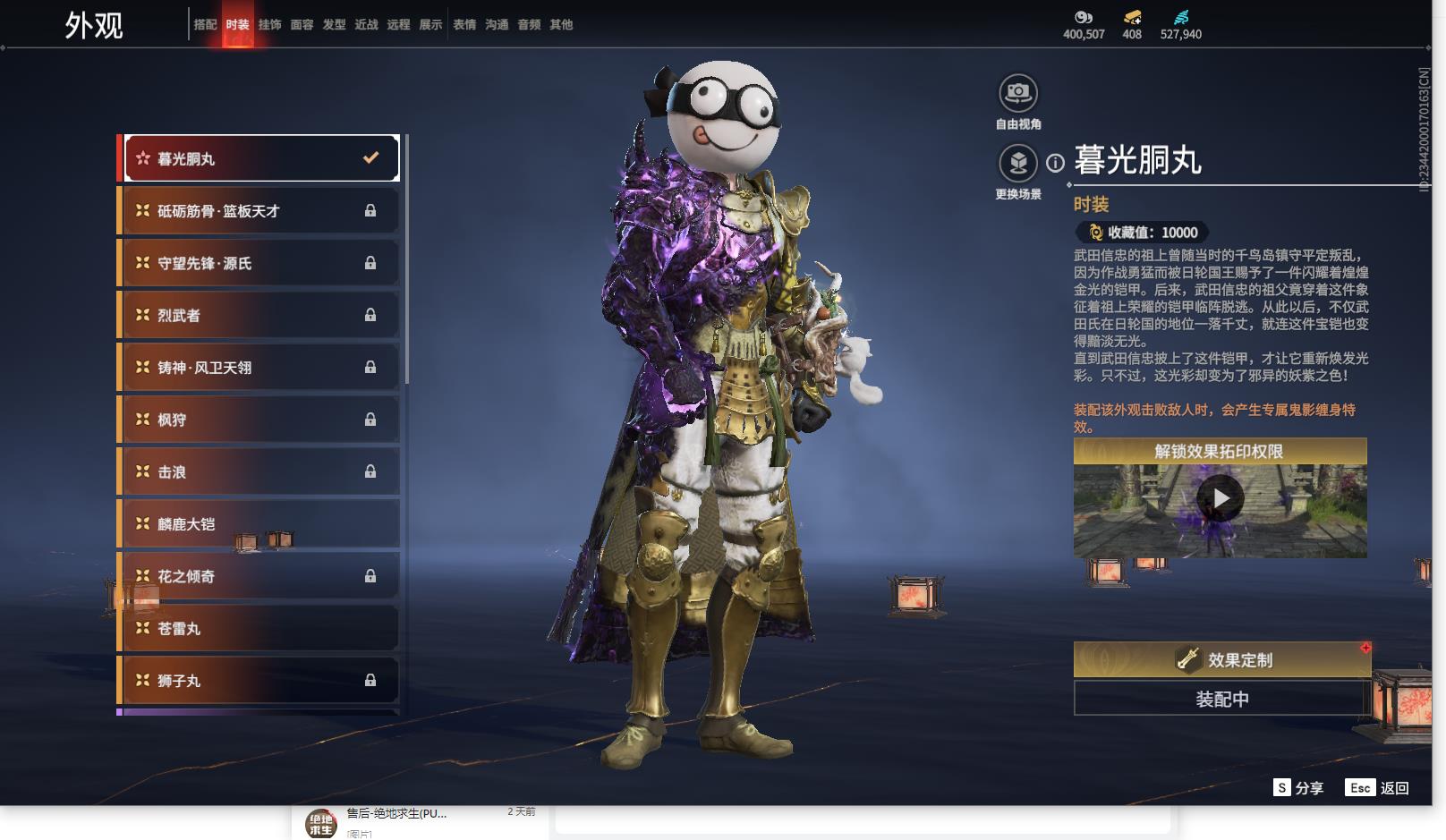Choose the 铸神·风卫天翎 outfit

tap(260, 368)
